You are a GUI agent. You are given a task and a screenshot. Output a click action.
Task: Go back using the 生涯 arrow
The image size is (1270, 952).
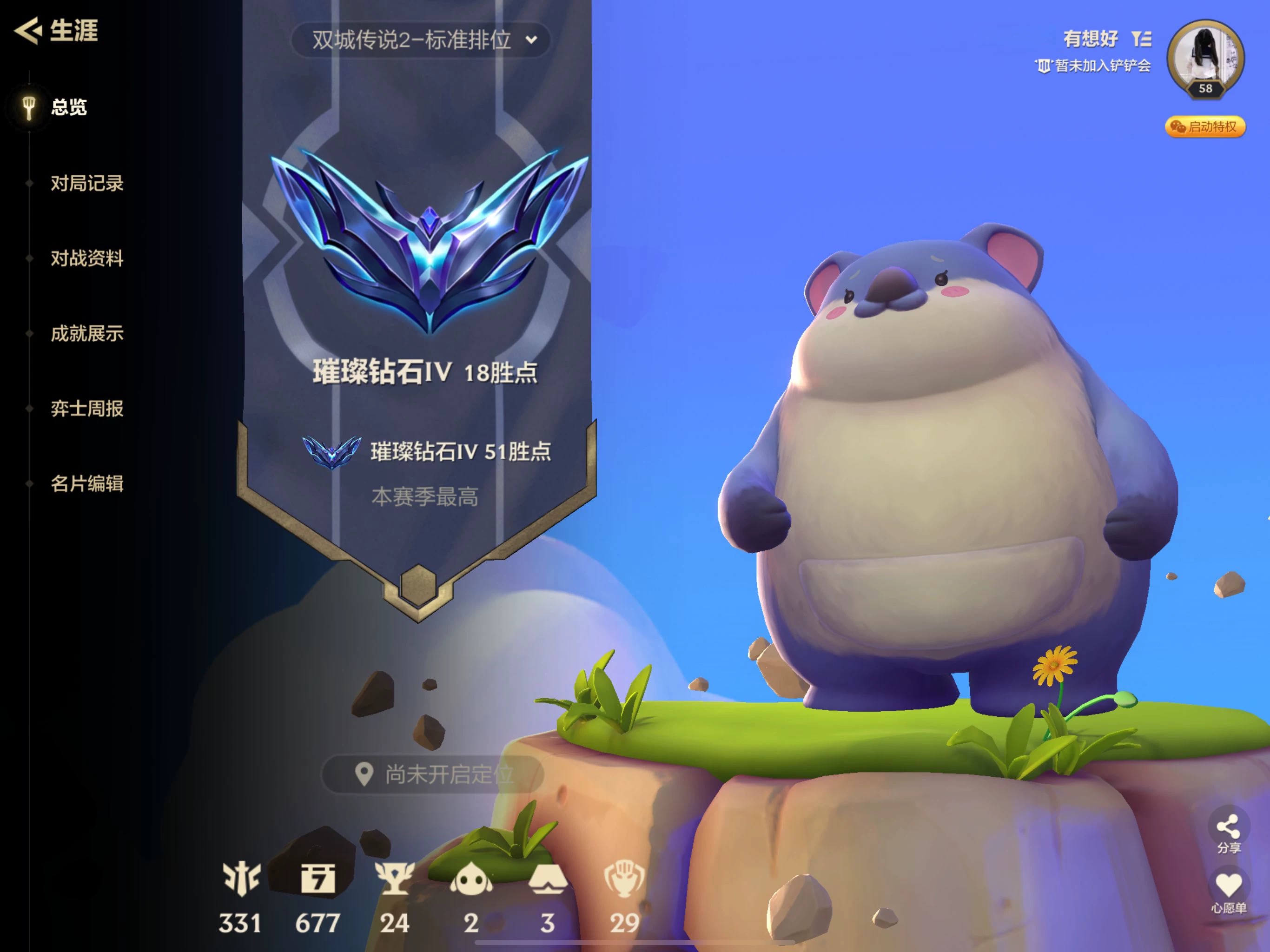(x=27, y=30)
